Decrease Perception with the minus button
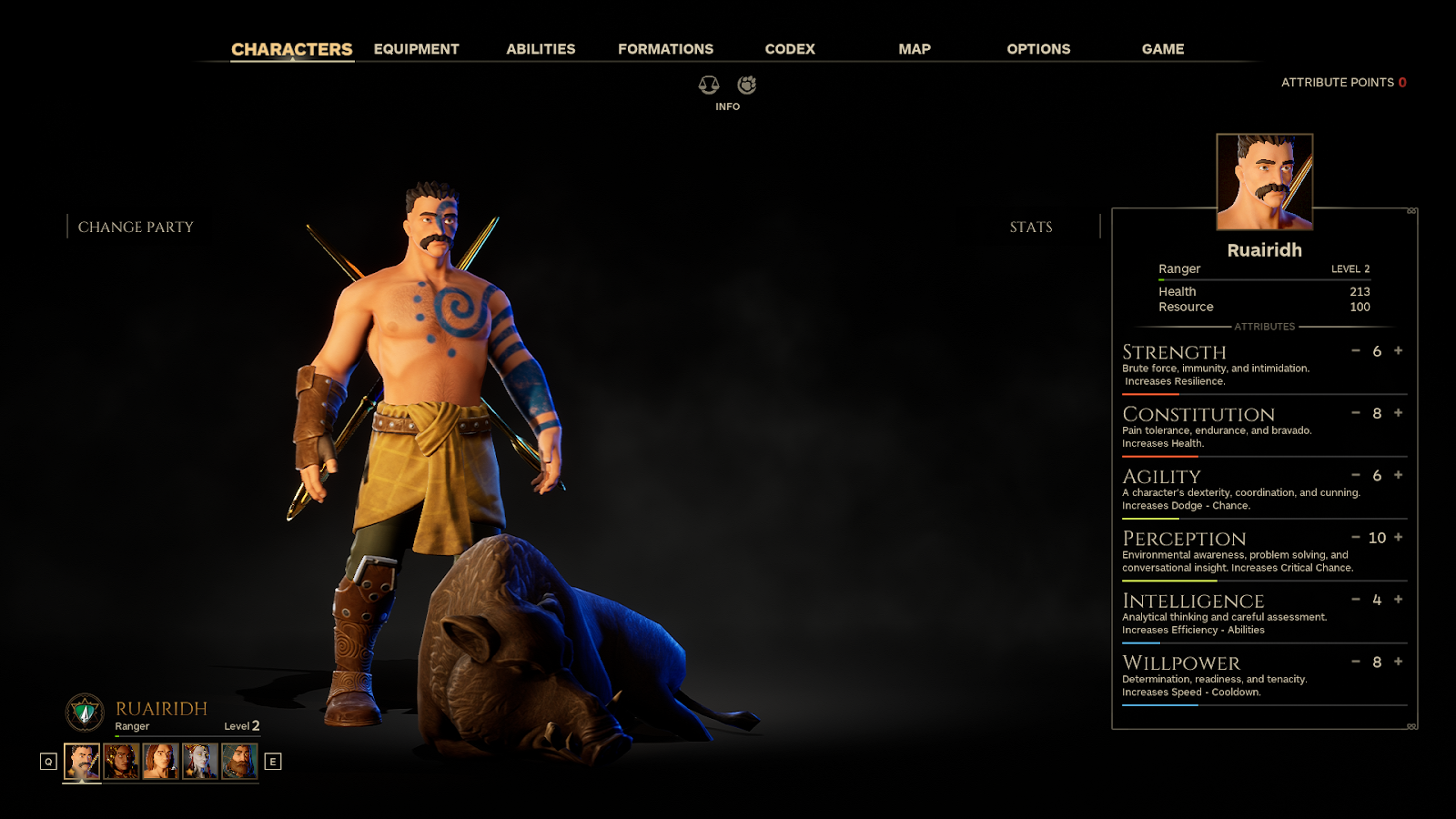The height and width of the screenshot is (819, 1456). 1356,537
